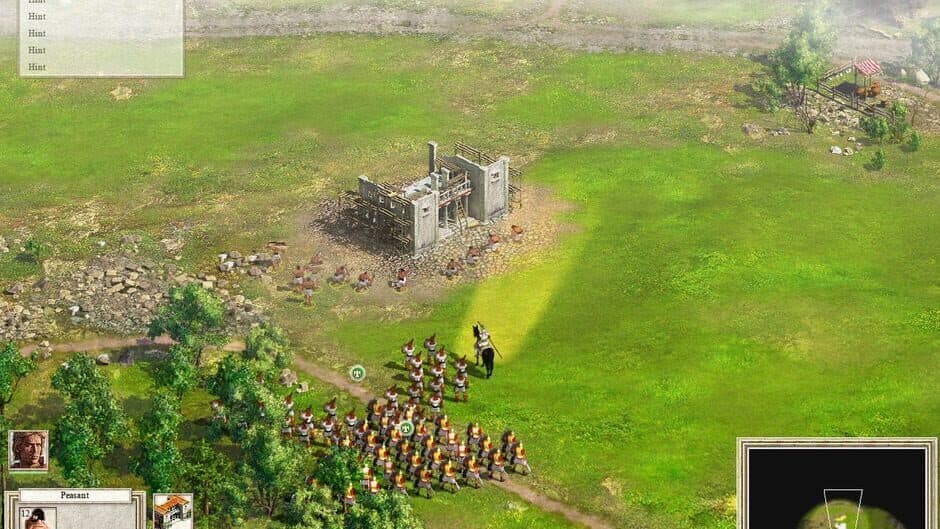This screenshot has width=940, height=529.
Task: Choose the red-roofed building icon
Action: (172, 511)
